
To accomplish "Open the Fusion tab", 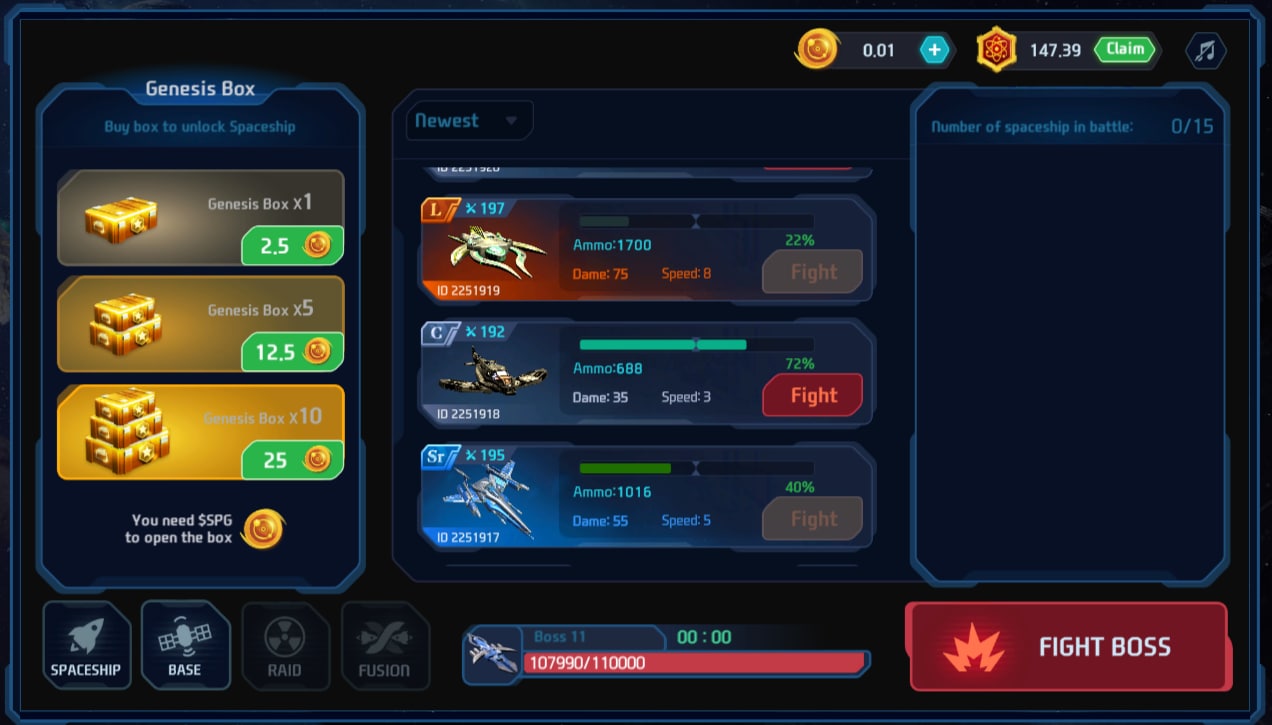I will (x=384, y=646).
